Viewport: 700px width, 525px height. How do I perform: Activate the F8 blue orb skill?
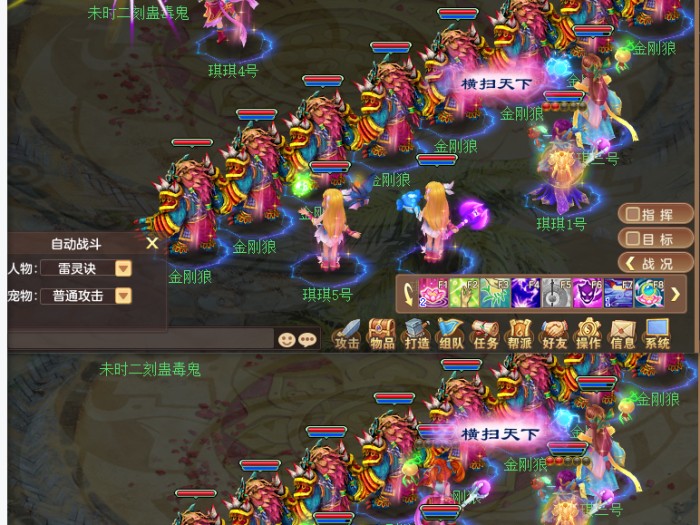(649, 294)
